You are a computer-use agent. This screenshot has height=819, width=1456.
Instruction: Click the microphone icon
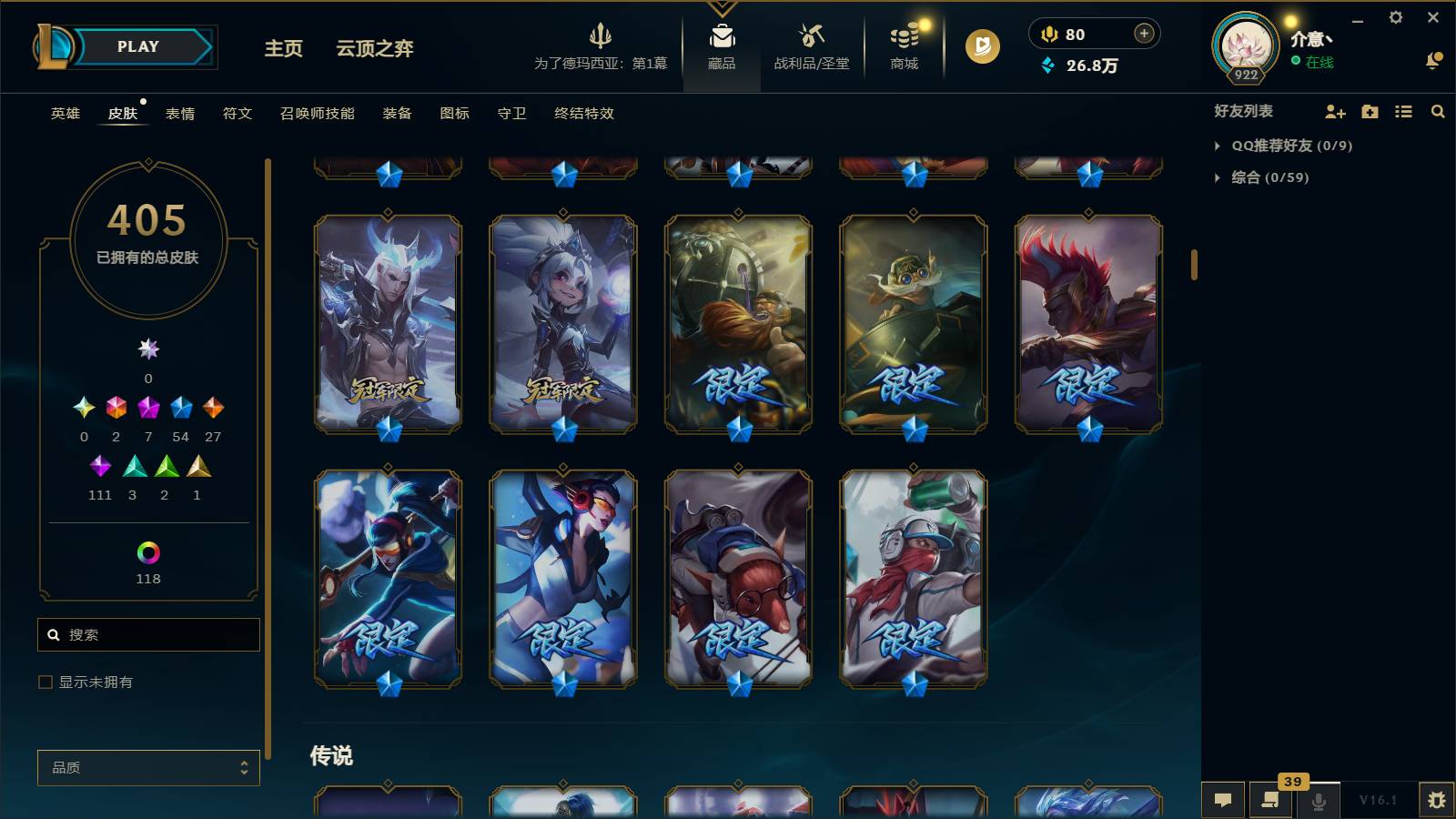(x=1318, y=801)
